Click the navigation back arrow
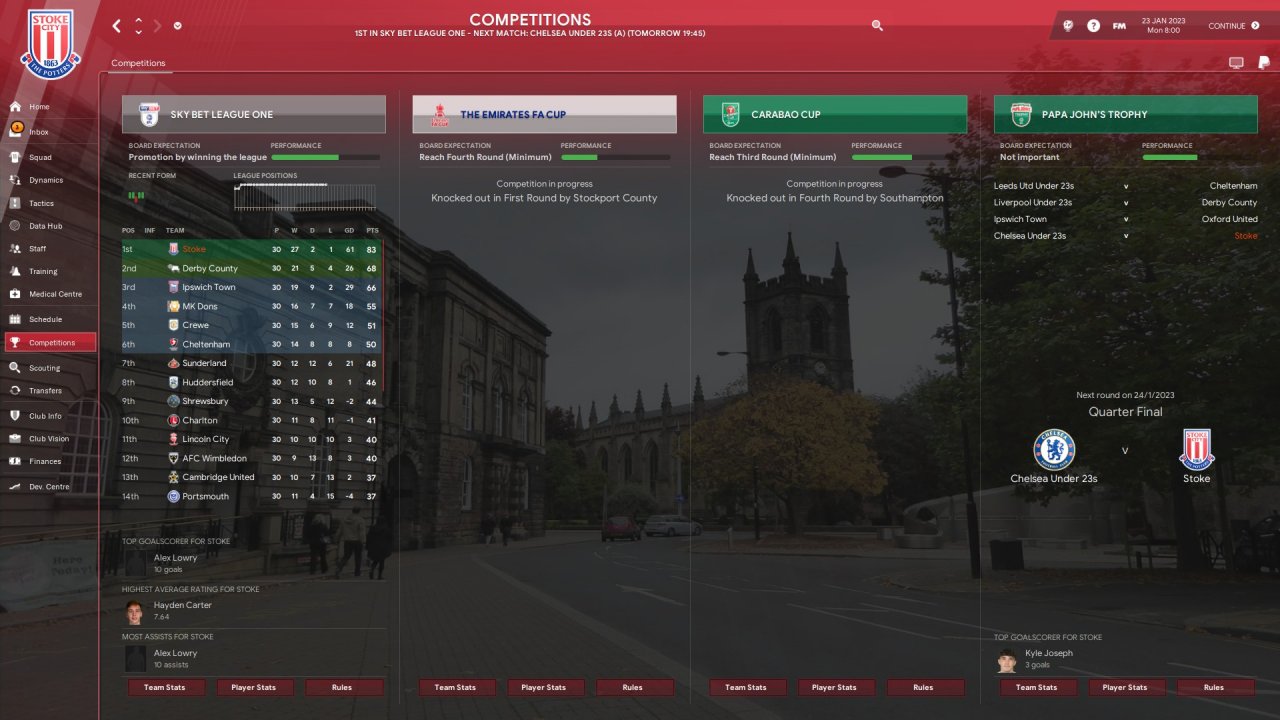1280x720 pixels. [117, 26]
